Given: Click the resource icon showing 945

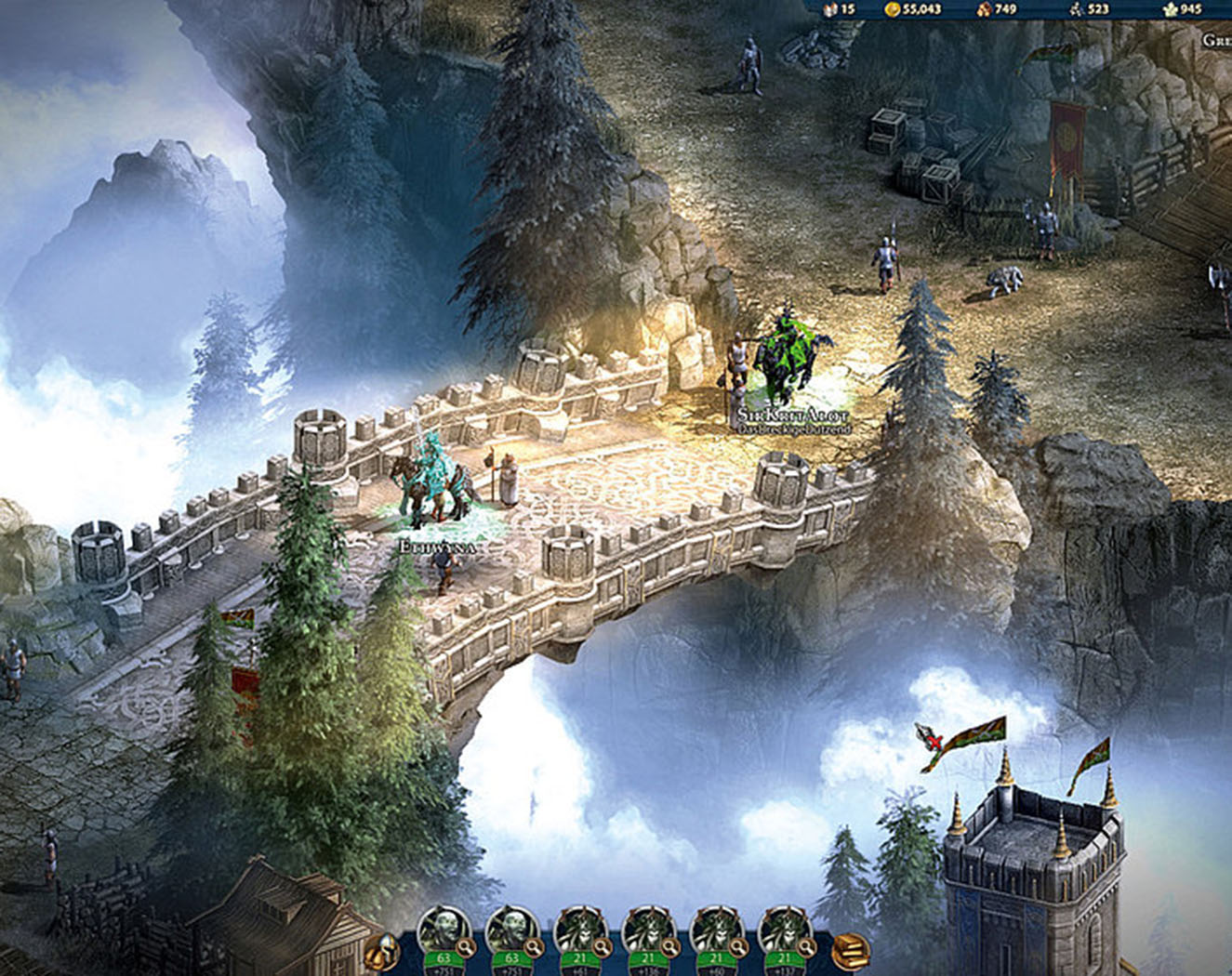Looking at the screenshot, I should click(x=1170, y=9).
